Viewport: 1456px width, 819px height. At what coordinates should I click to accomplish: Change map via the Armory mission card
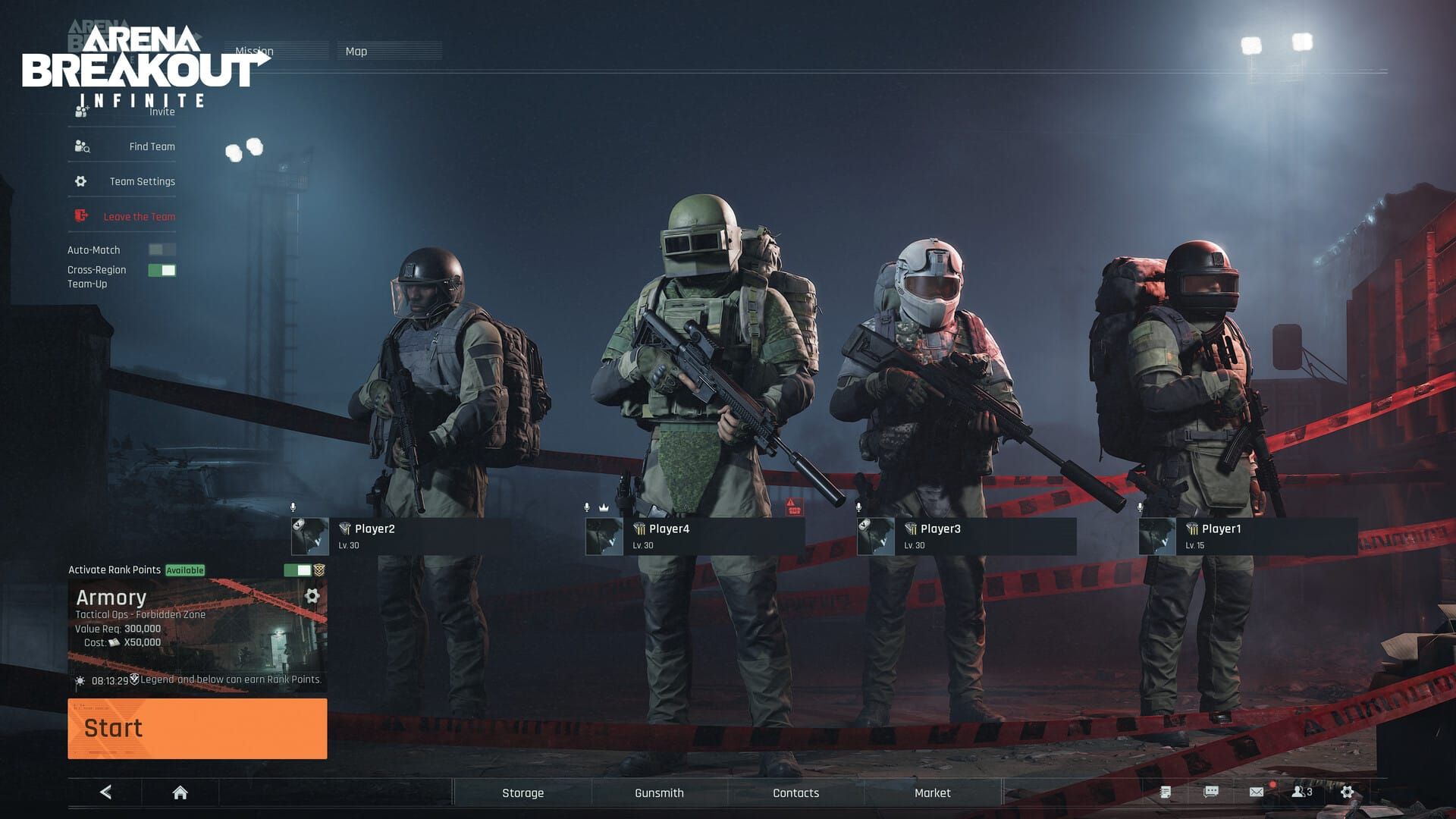coord(312,597)
